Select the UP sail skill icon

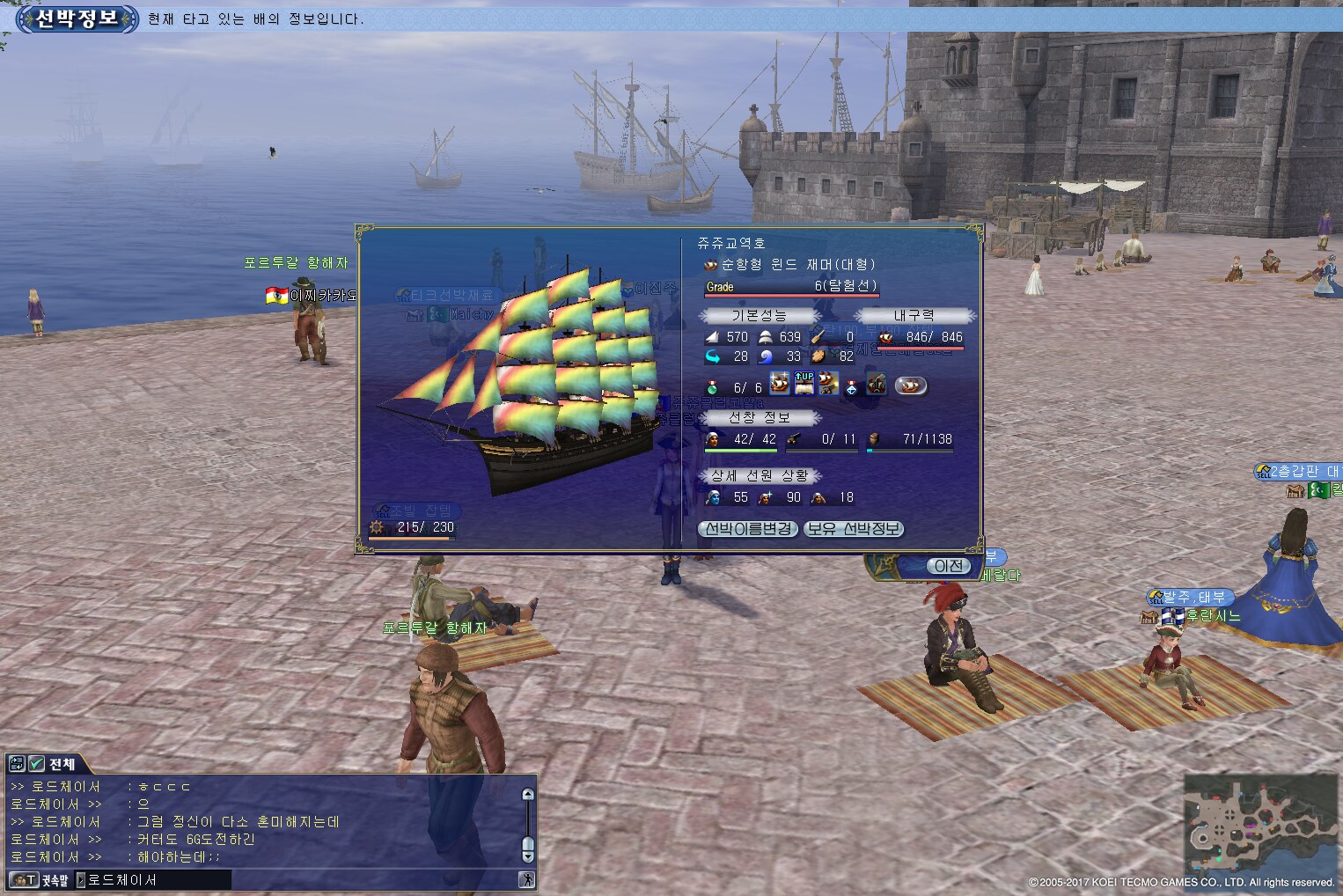tap(804, 384)
